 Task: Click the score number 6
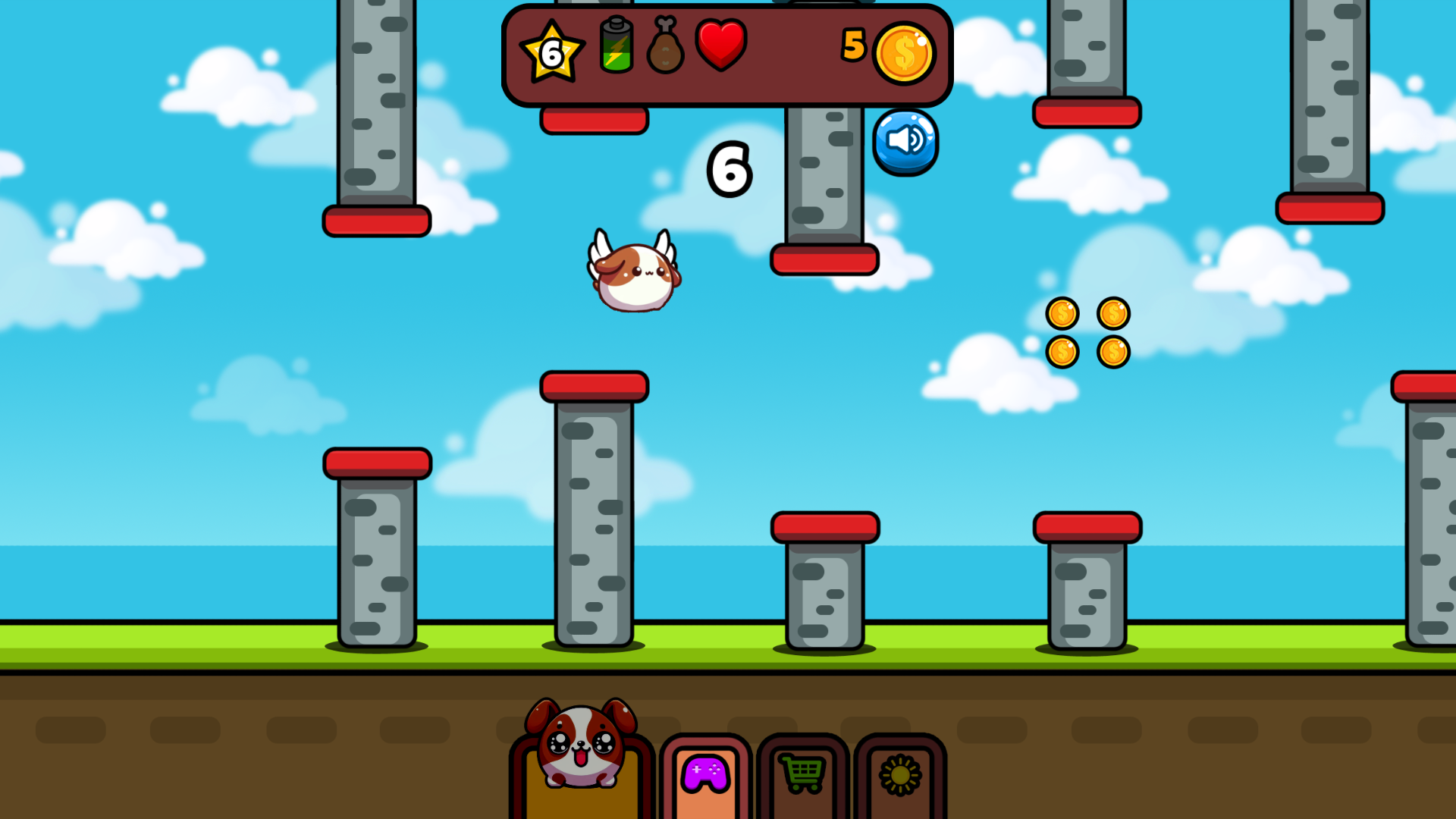pyautogui.click(x=730, y=169)
